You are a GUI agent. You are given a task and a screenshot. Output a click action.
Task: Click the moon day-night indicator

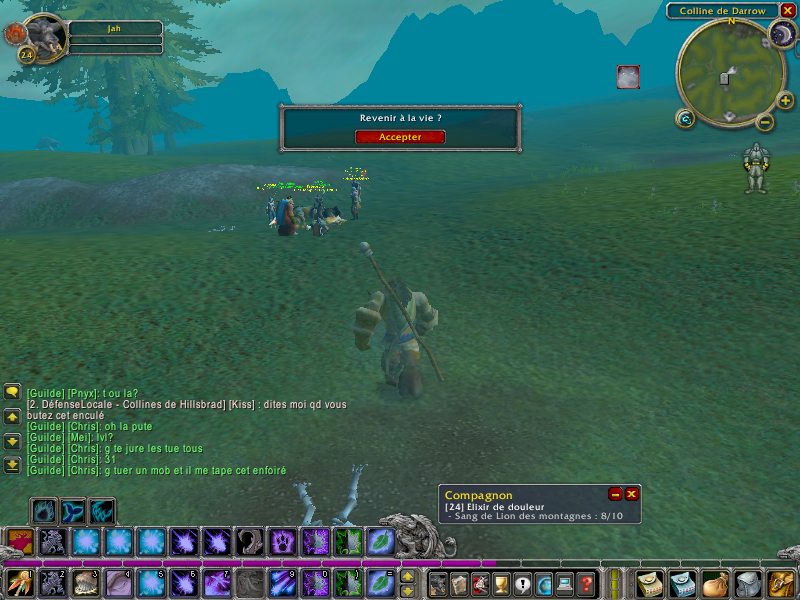pyautogui.click(x=781, y=35)
